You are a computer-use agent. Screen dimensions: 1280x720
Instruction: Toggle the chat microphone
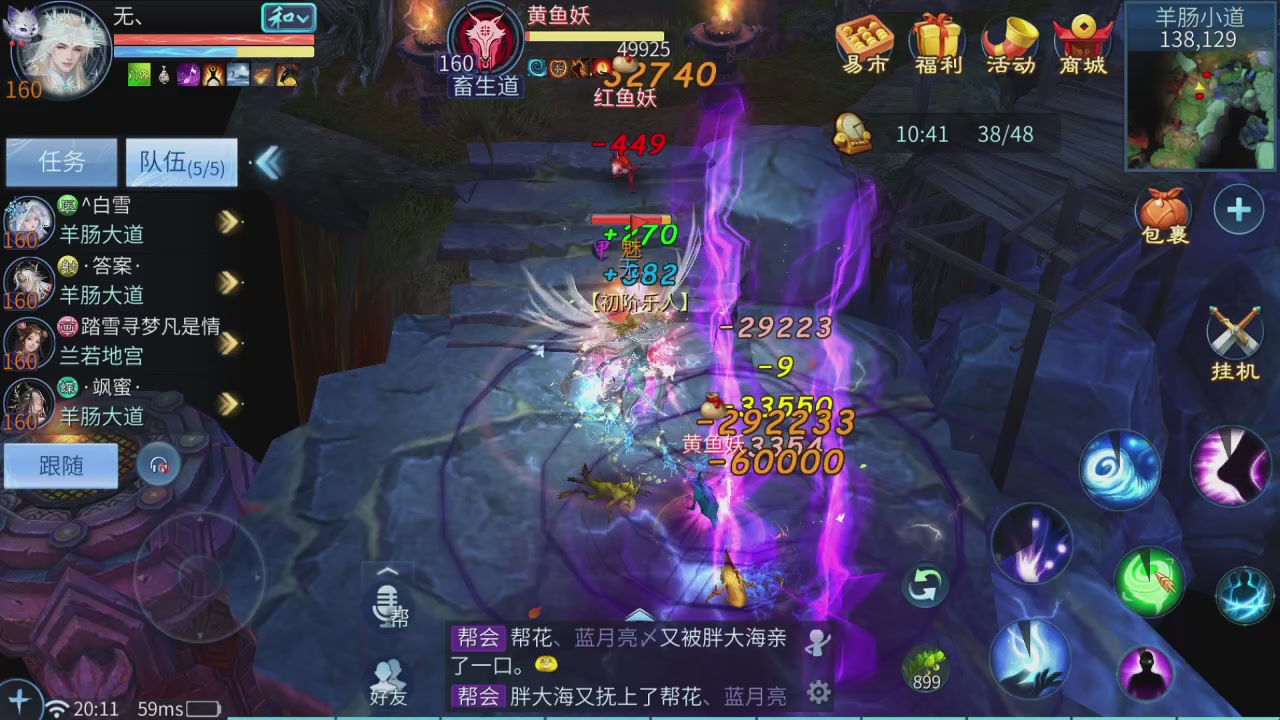pos(386,605)
